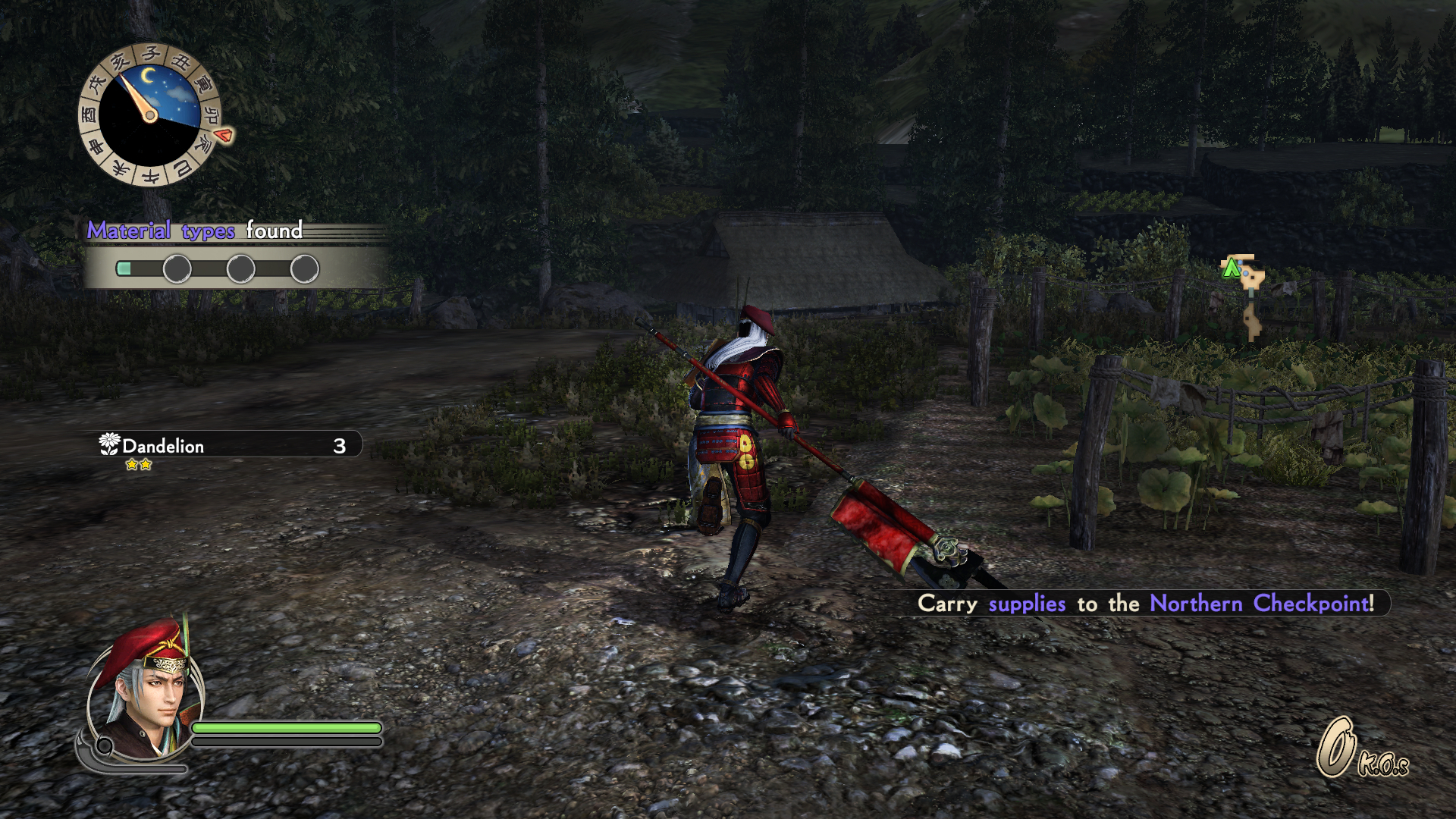Click the green arrow on the checkpoint marker
Viewport: 1456px width, 819px height.
tap(1232, 267)
